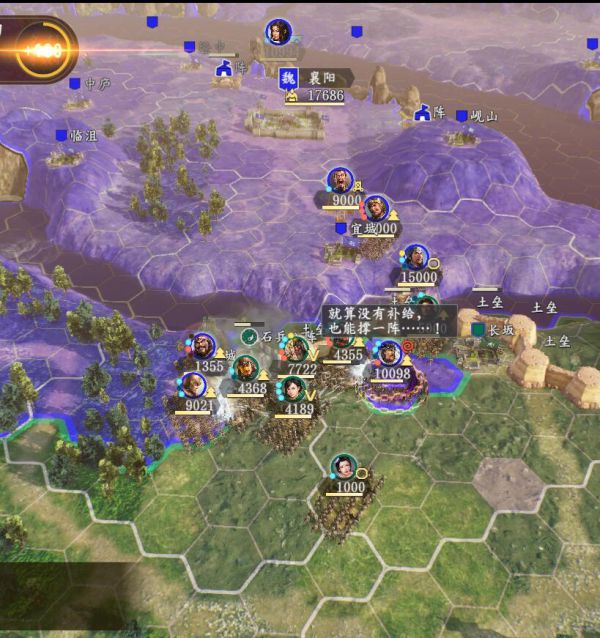Select the army with 4368 troops
The width and height of the screenshot is (600, 638).
click(x=246, y=370)
